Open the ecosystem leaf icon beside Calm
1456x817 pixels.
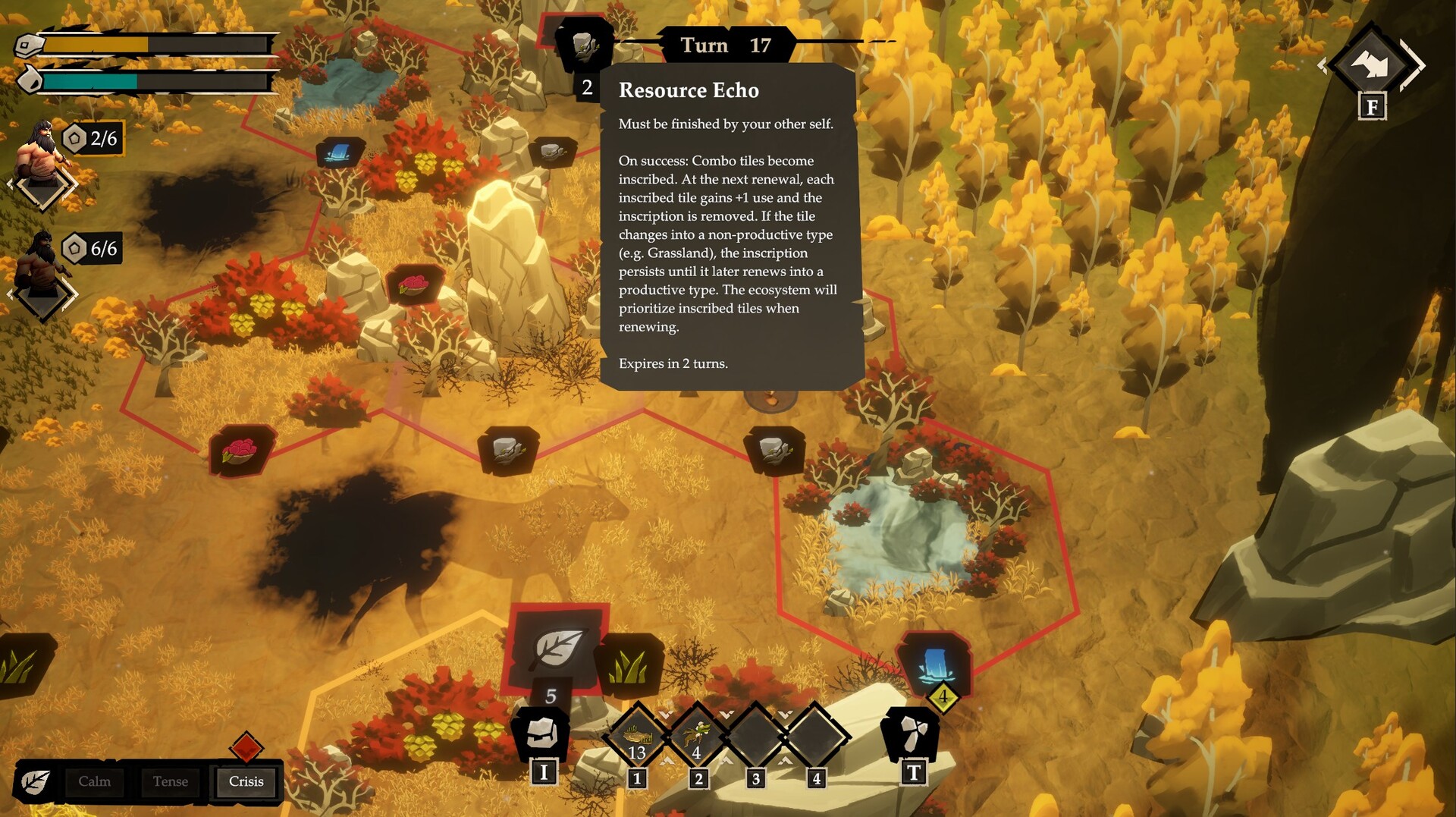pos(35,781)
